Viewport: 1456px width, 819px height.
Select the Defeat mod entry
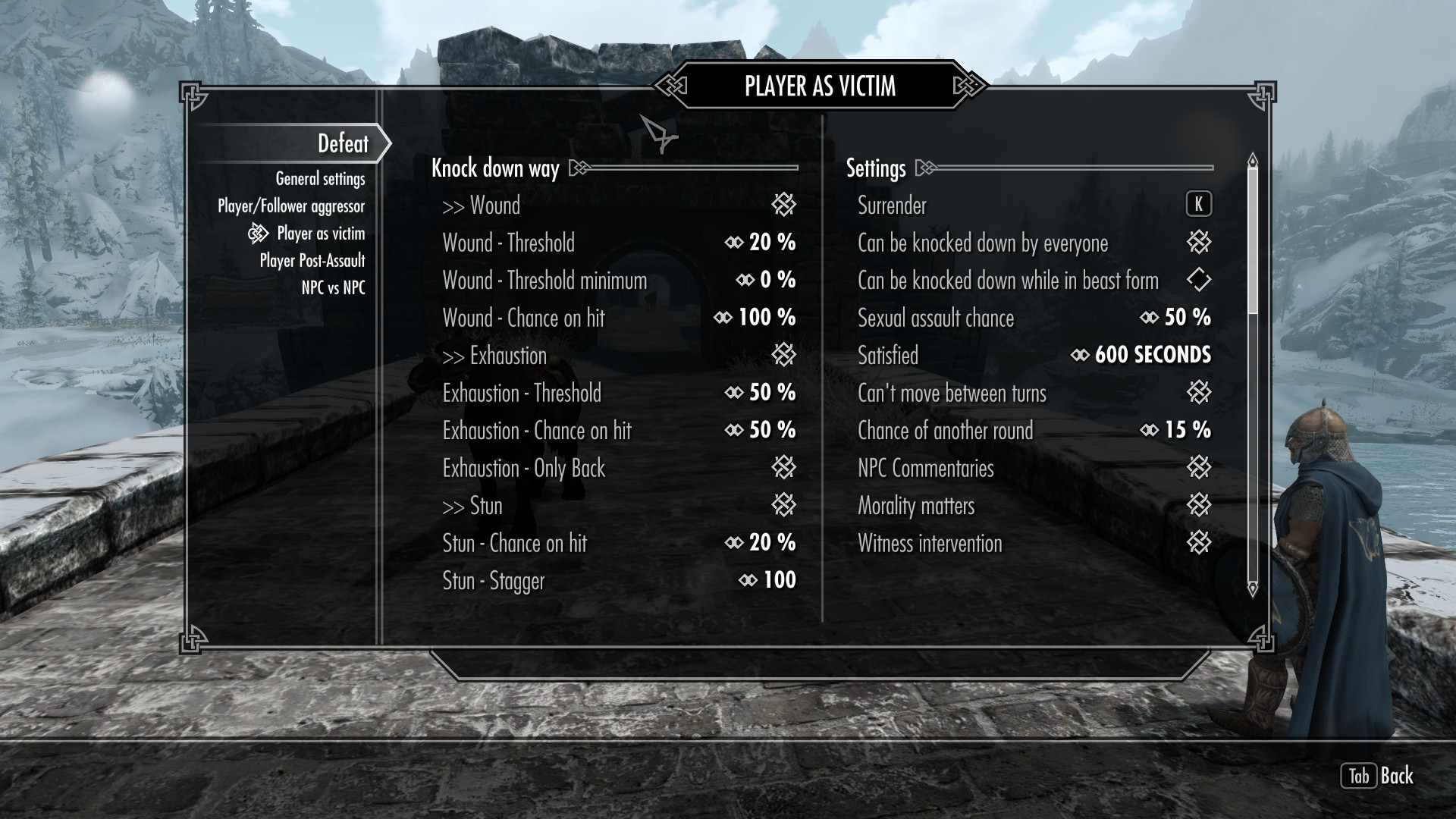coord(343,143)
